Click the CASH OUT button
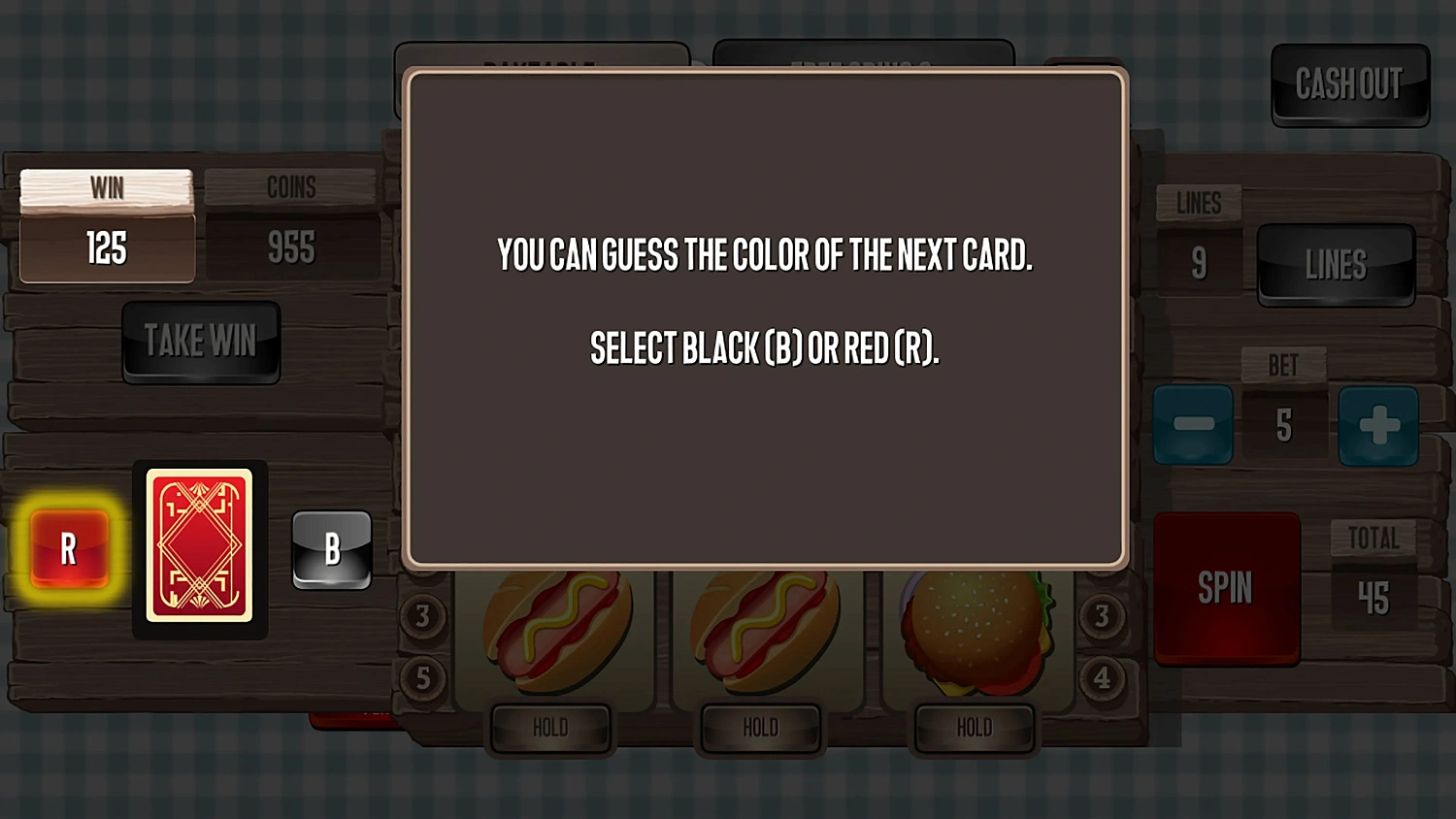The width and height of the screenshot is (1456, 819). tap(1350, 85)
